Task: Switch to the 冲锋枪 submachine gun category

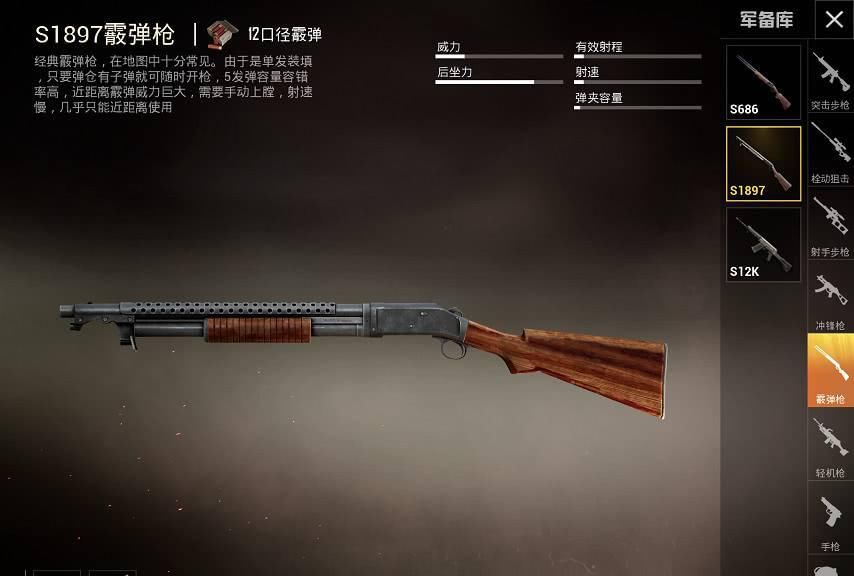Action: [x=830, y=299]
